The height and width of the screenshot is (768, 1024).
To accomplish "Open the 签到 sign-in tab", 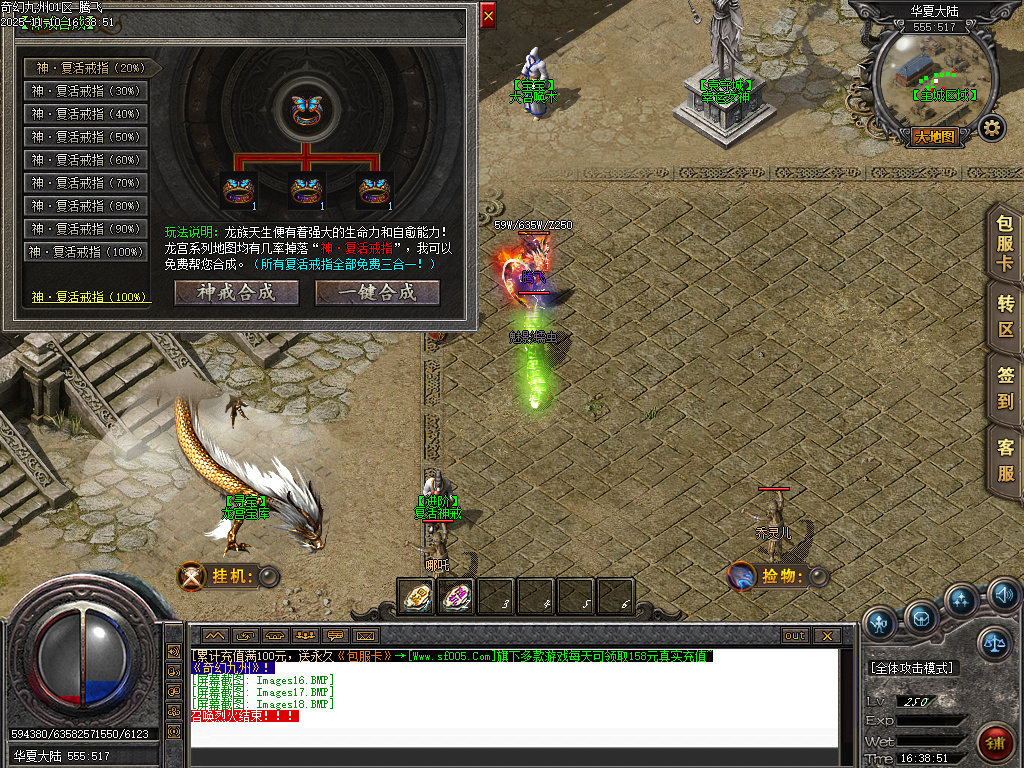I will [1005, 388].
